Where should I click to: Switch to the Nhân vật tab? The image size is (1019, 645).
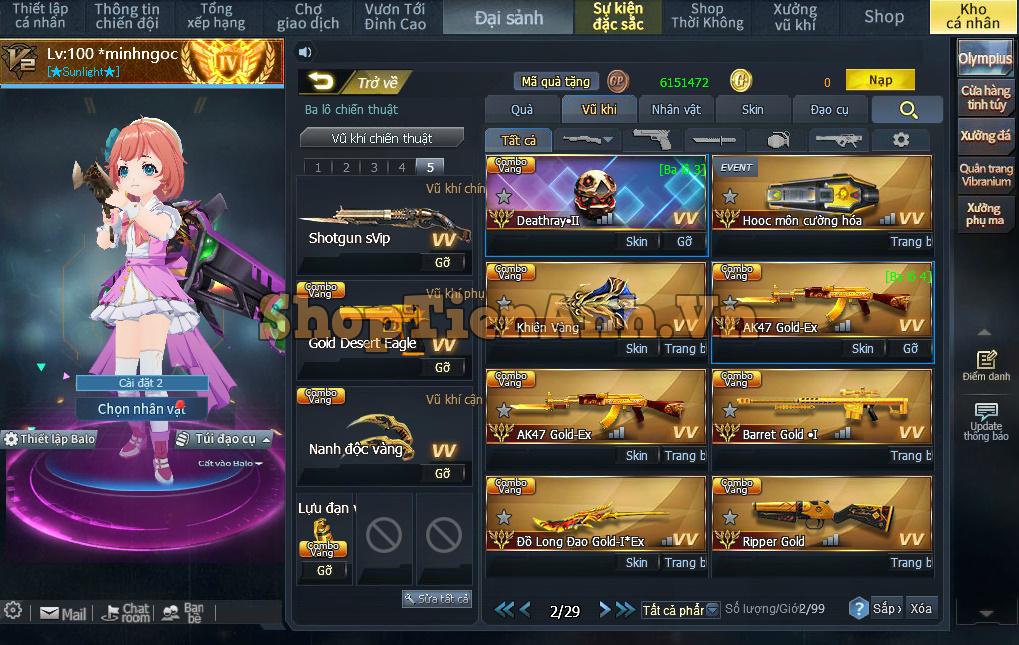point(676,109)
